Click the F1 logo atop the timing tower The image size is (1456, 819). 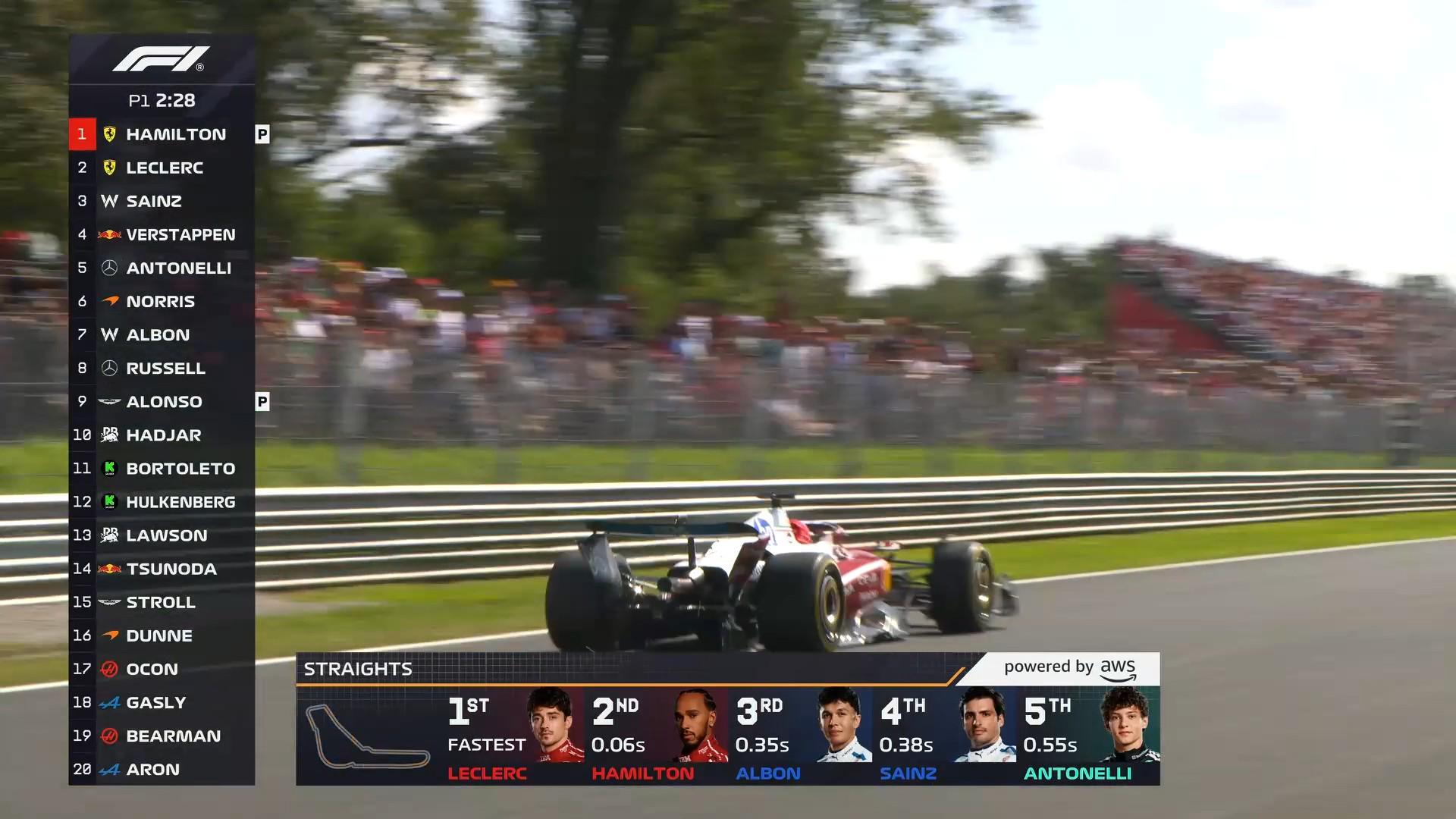161,59
